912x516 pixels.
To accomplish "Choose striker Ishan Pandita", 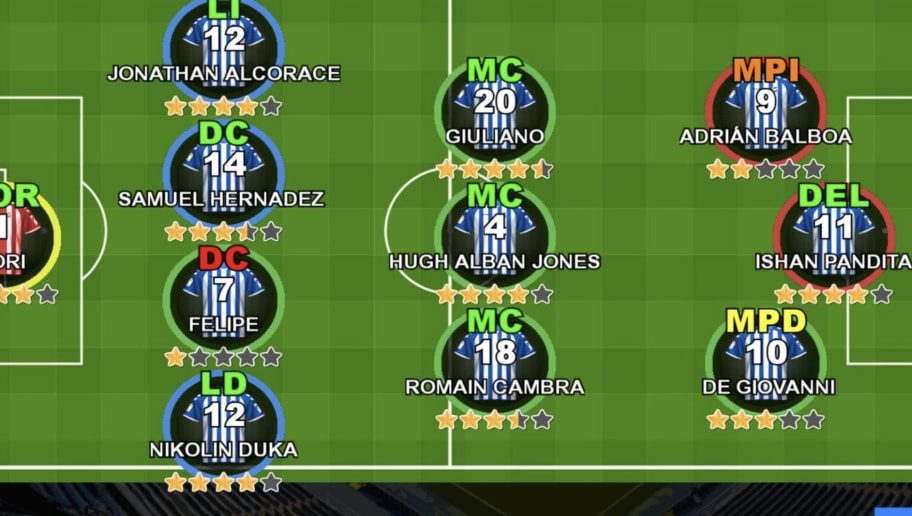I will click(834, 231).
